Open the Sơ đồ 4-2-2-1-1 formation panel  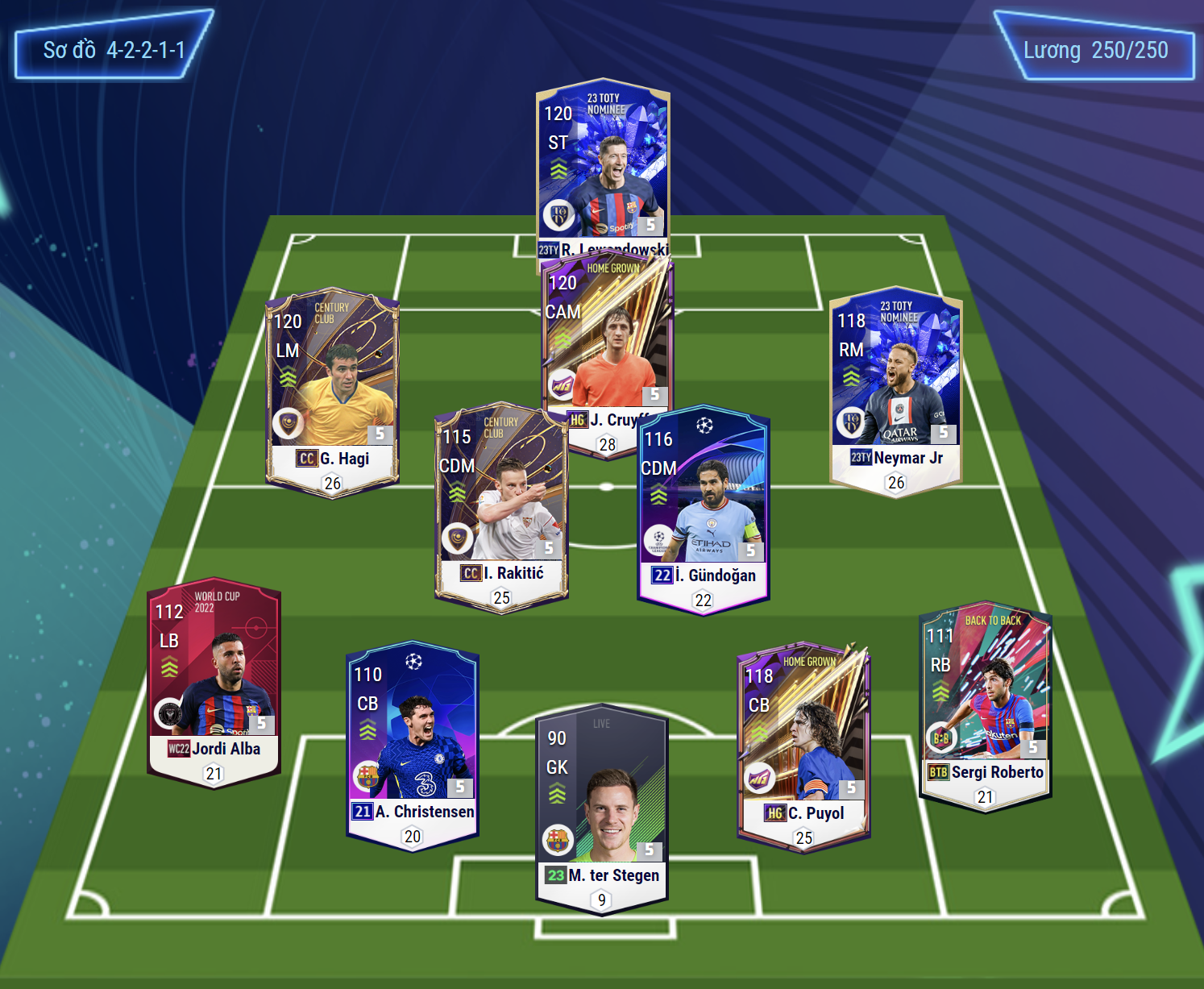point(114,50)
